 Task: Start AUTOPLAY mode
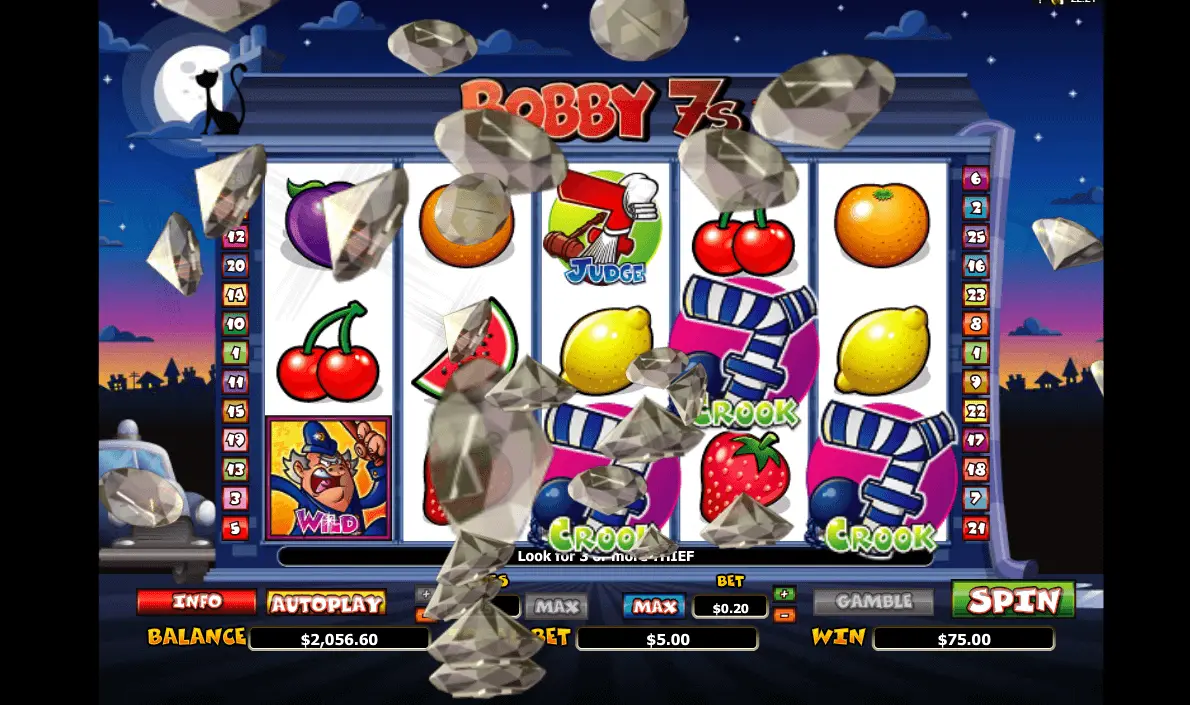pyautogui.click(x=326, y=603)
